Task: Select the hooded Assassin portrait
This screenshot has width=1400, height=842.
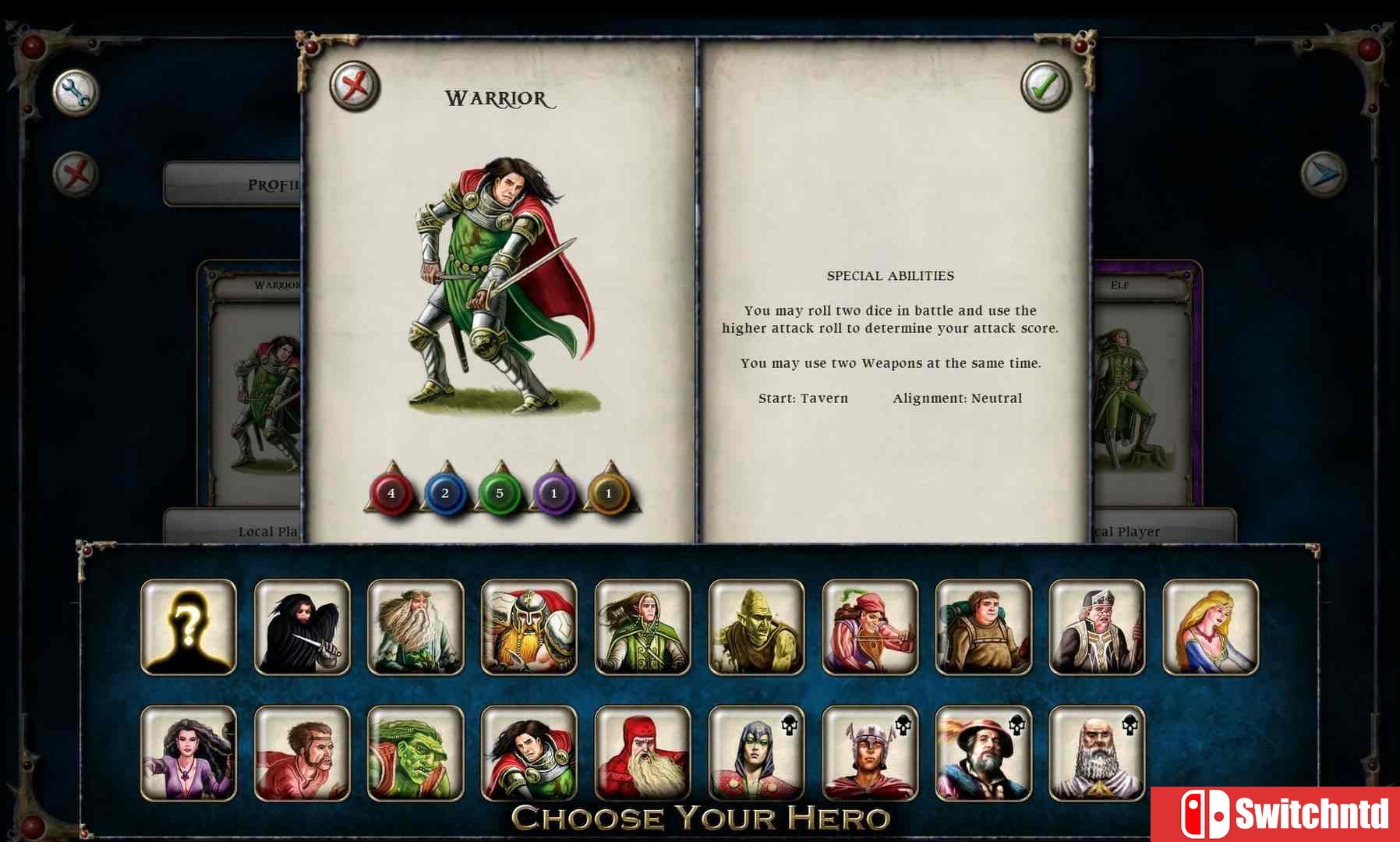Action: click(x=301, y=625)
